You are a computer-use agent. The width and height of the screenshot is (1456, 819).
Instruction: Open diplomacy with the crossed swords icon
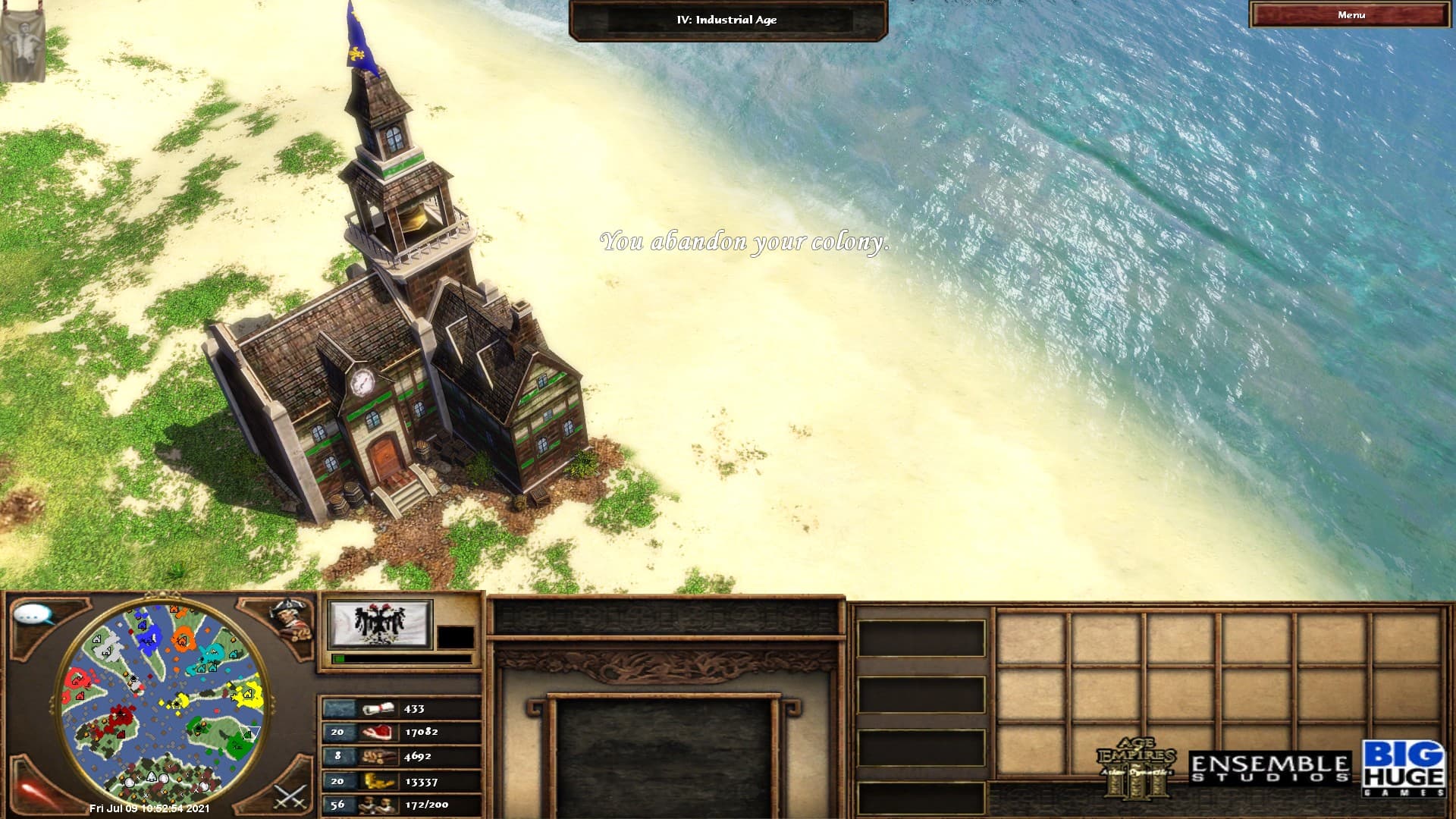click(x=290, y=796)
